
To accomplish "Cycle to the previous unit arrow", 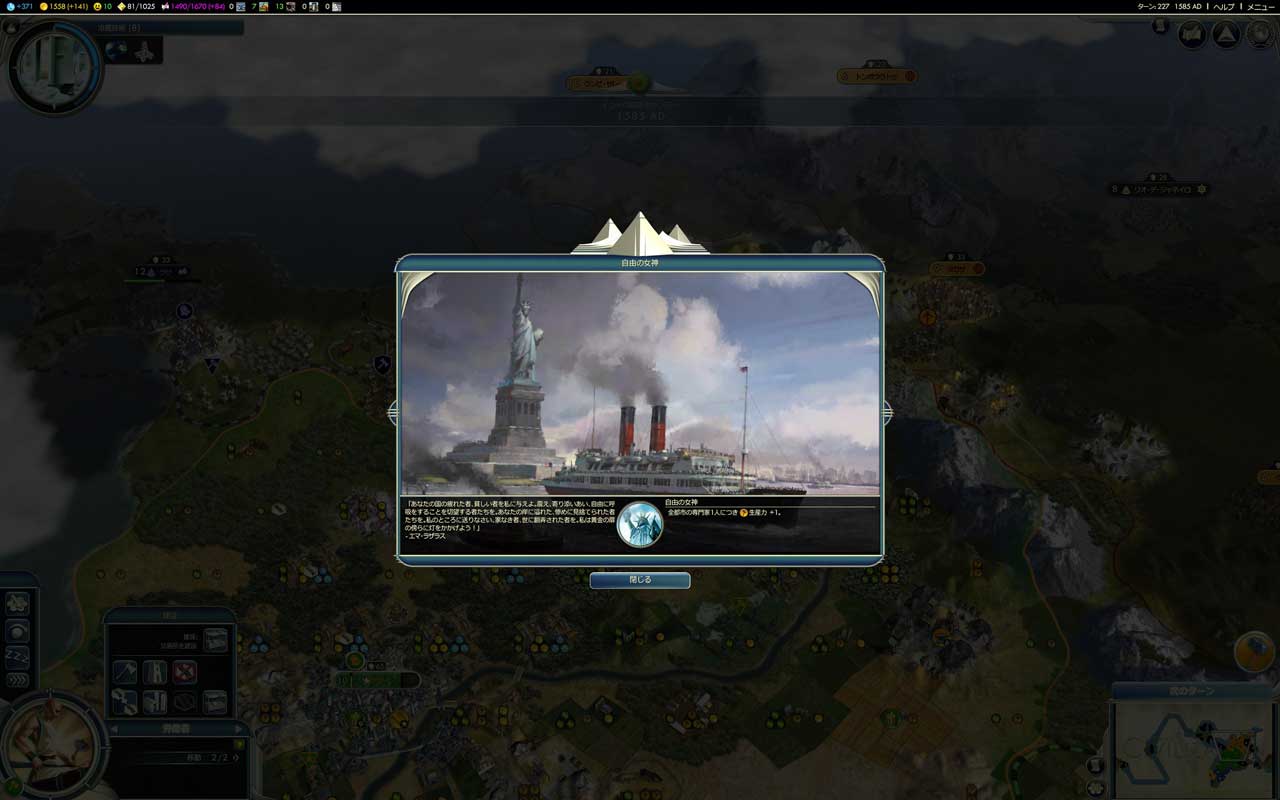I will (113, 729).
